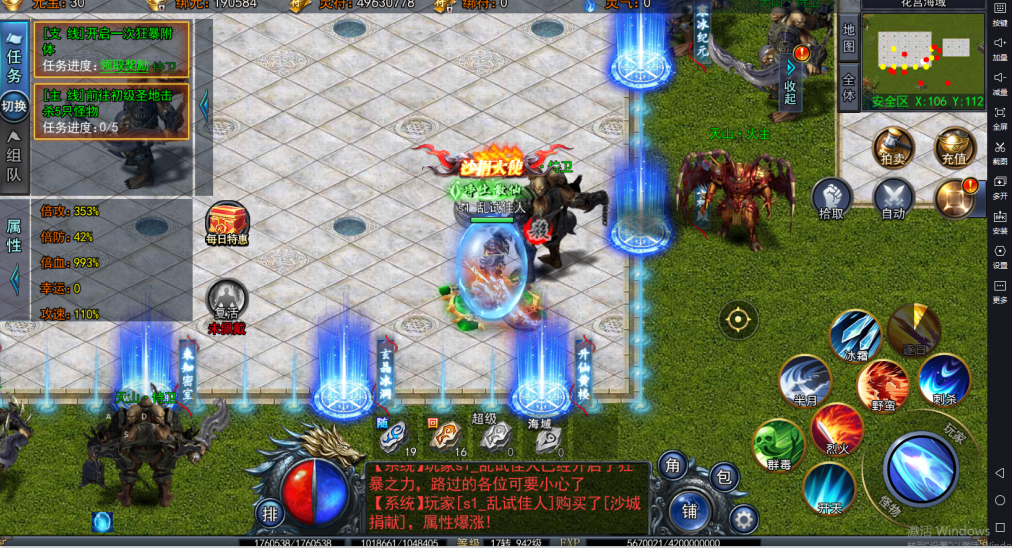Use the 烈火 flame sword skill
Screen dimensions: 1012x548
tap(837, 428)
